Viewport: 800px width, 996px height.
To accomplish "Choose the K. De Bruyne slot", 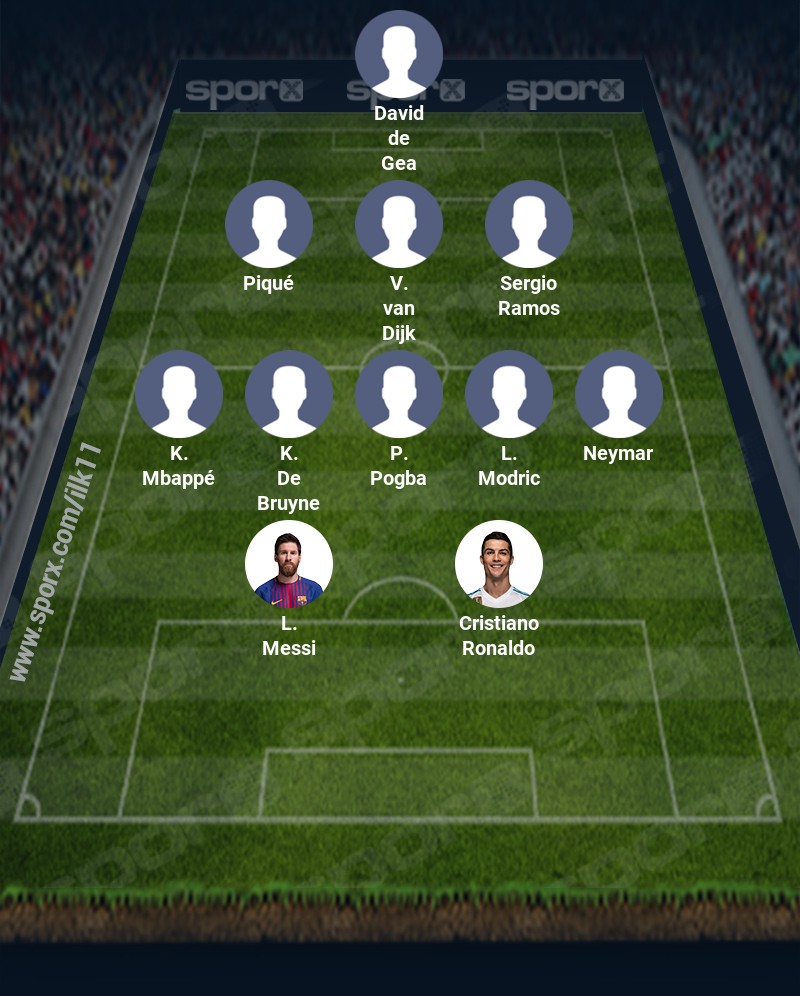I will point(289,394).
